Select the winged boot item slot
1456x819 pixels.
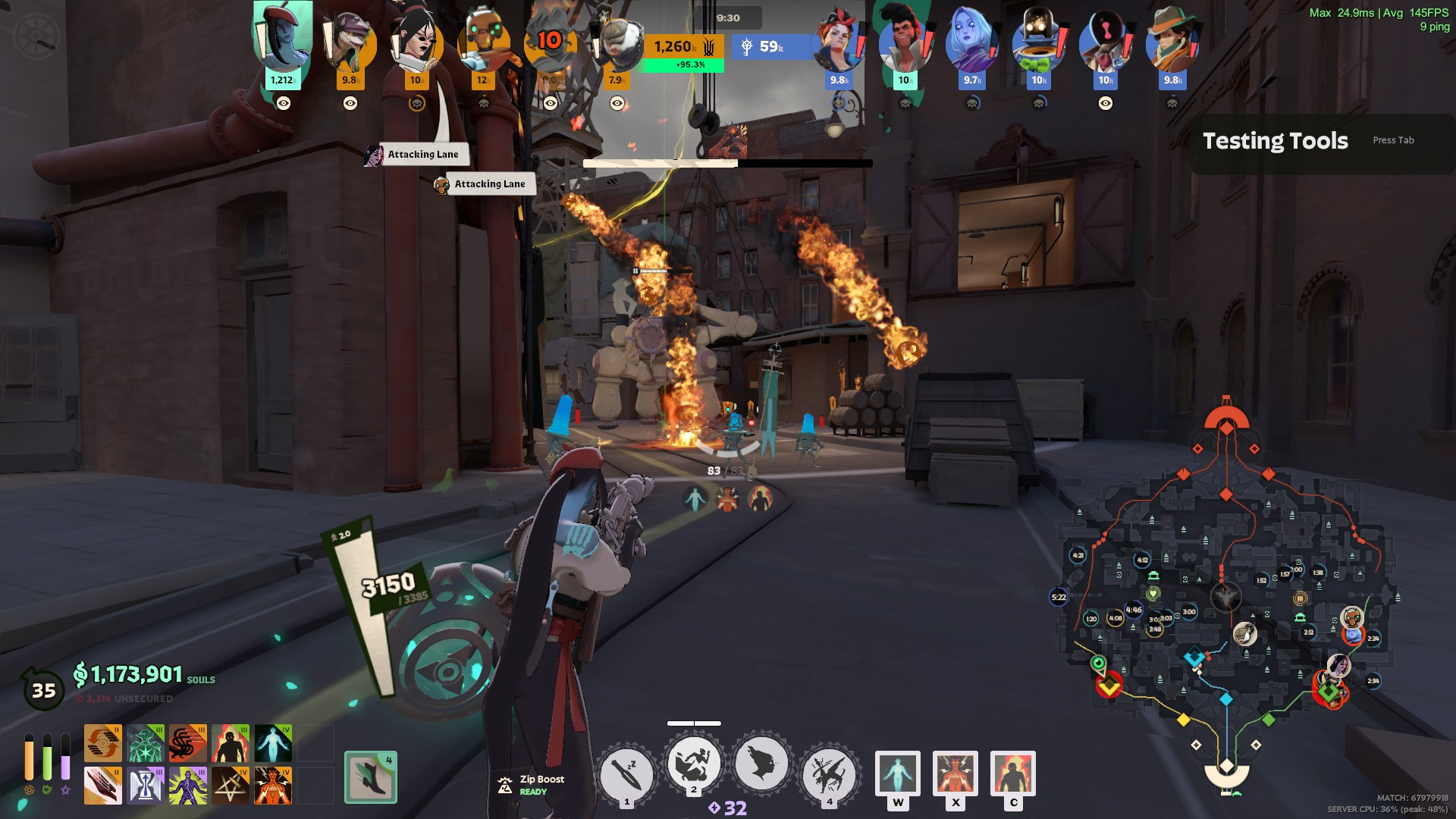point(371,777)
